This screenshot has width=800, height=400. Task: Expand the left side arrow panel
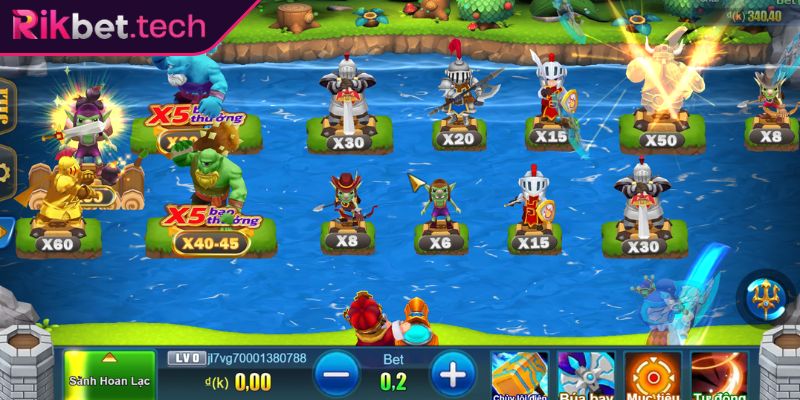[x=5, y=232]
